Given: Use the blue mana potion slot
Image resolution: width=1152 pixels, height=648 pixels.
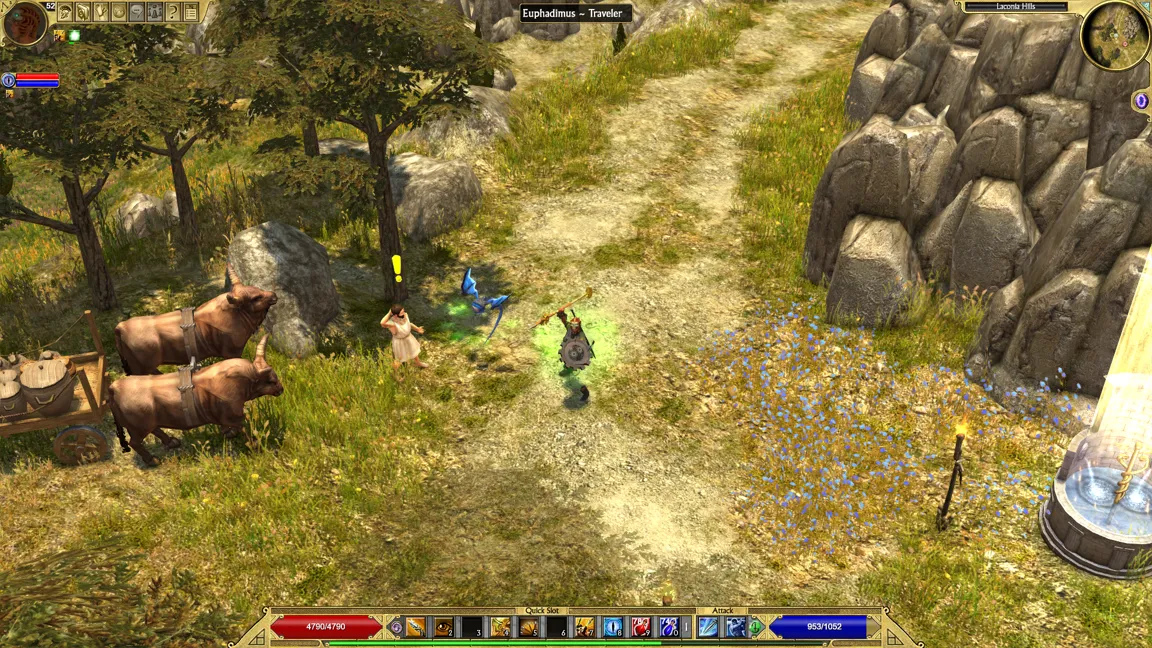Looking at the screenshot, I should (669, 627).
